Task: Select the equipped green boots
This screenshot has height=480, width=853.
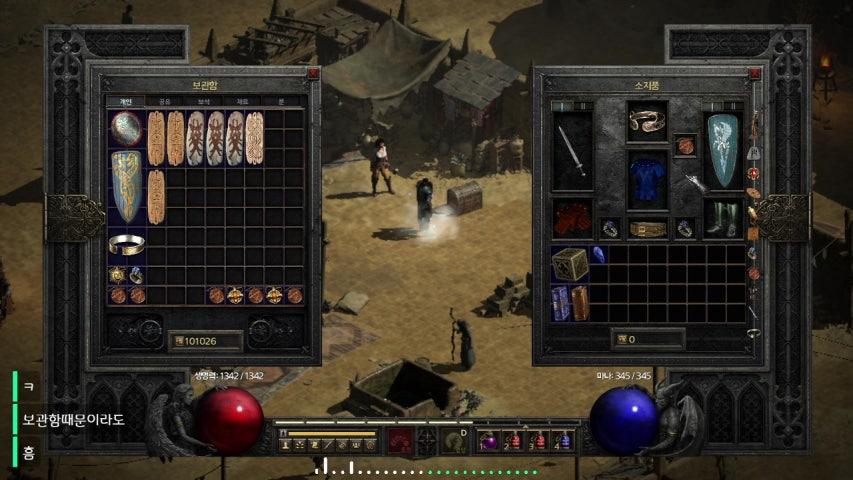Action: 722,217
